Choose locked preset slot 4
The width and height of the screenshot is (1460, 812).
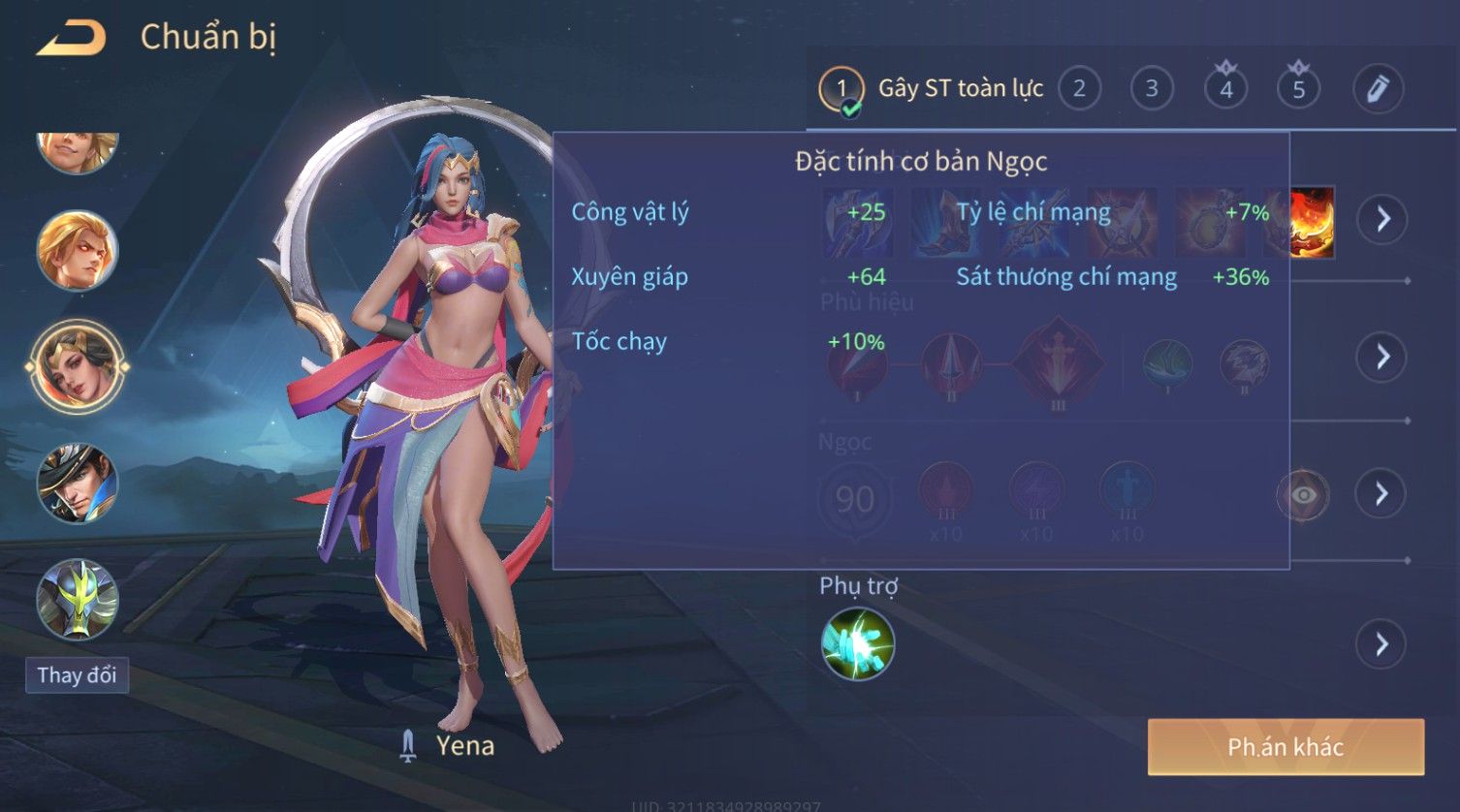point(1225,89)
